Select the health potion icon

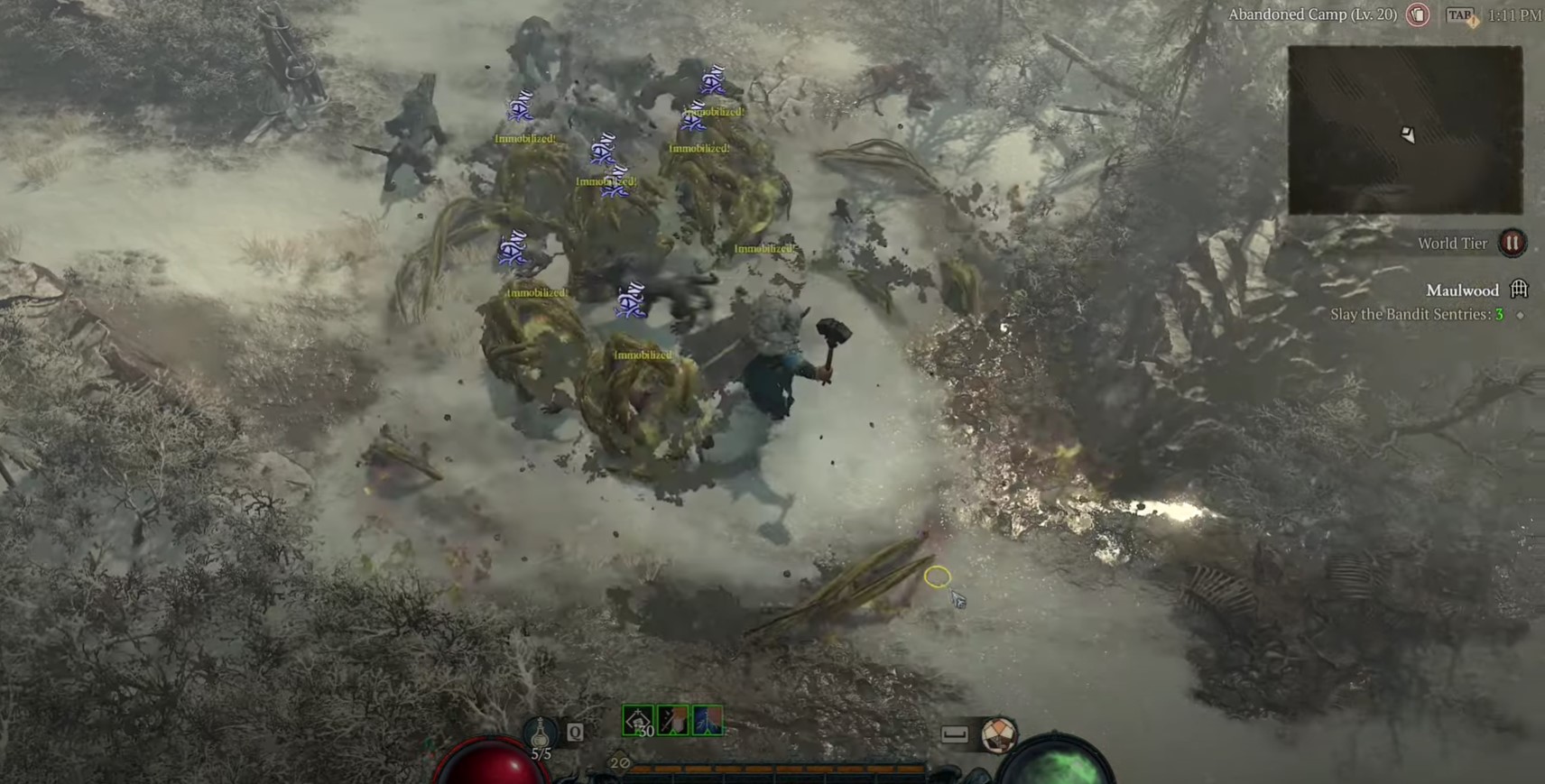tap(540, 733)
